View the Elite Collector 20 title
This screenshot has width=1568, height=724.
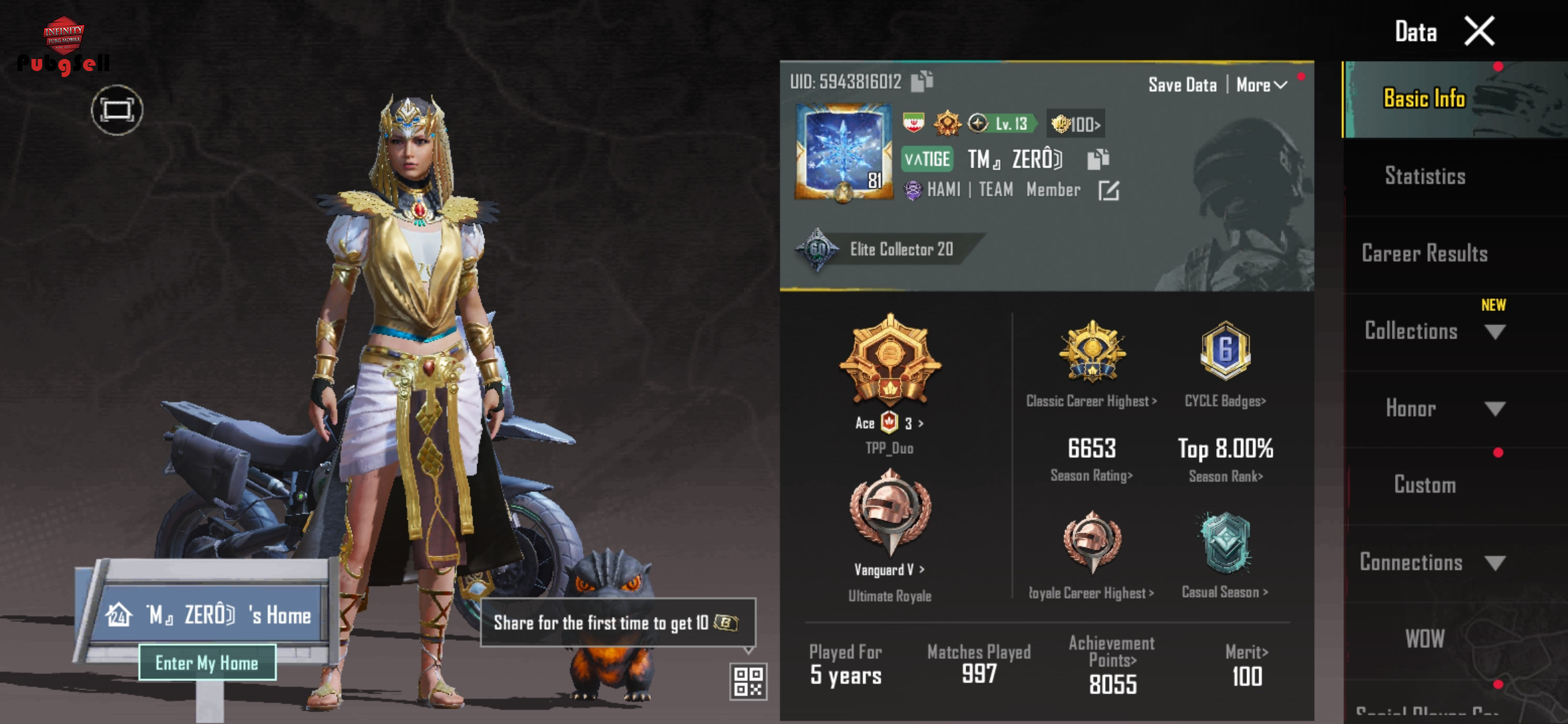pyautogui.click(x=901, y=249)
